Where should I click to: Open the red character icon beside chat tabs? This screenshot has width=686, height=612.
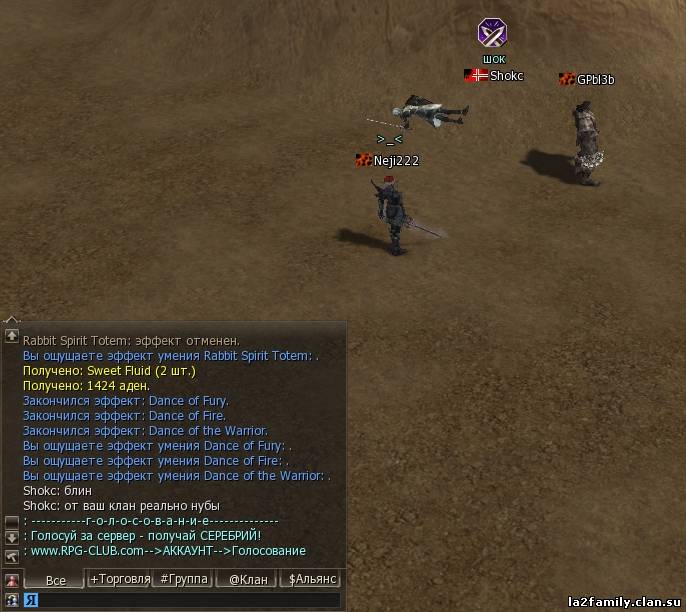[12, 580]
